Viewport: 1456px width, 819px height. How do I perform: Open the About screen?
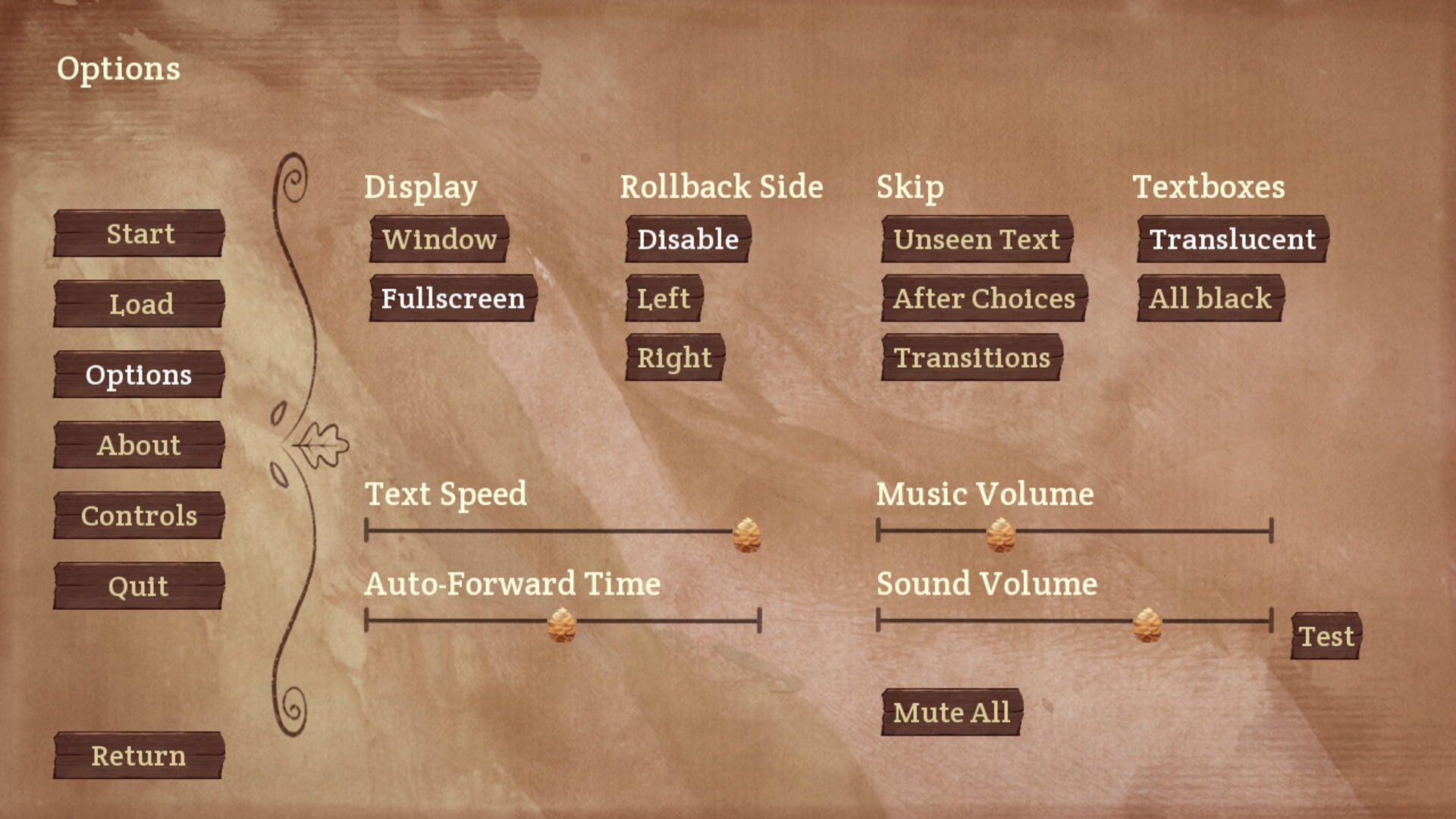(x=139, y=445)
